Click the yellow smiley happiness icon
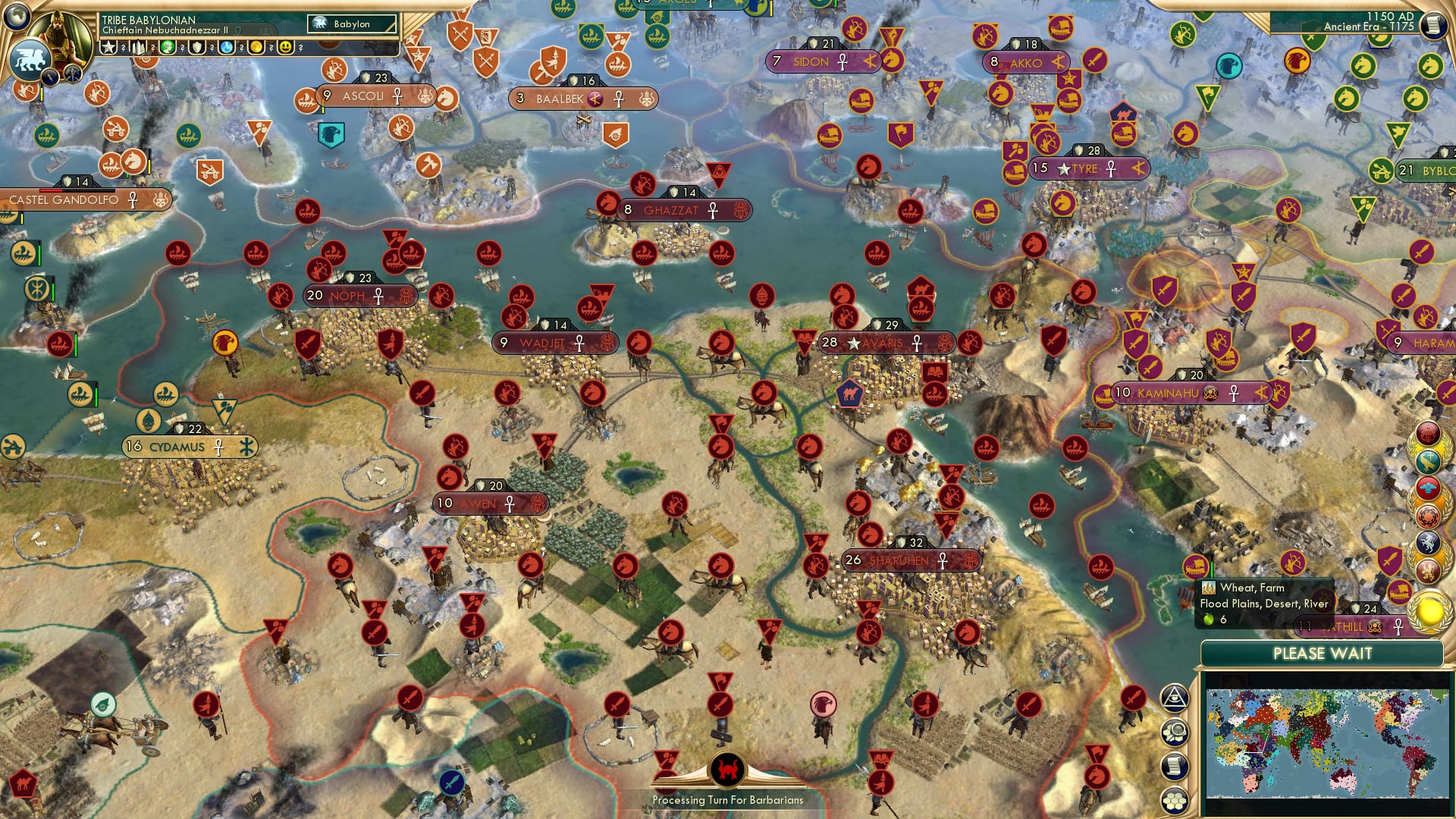 [286, 48]
